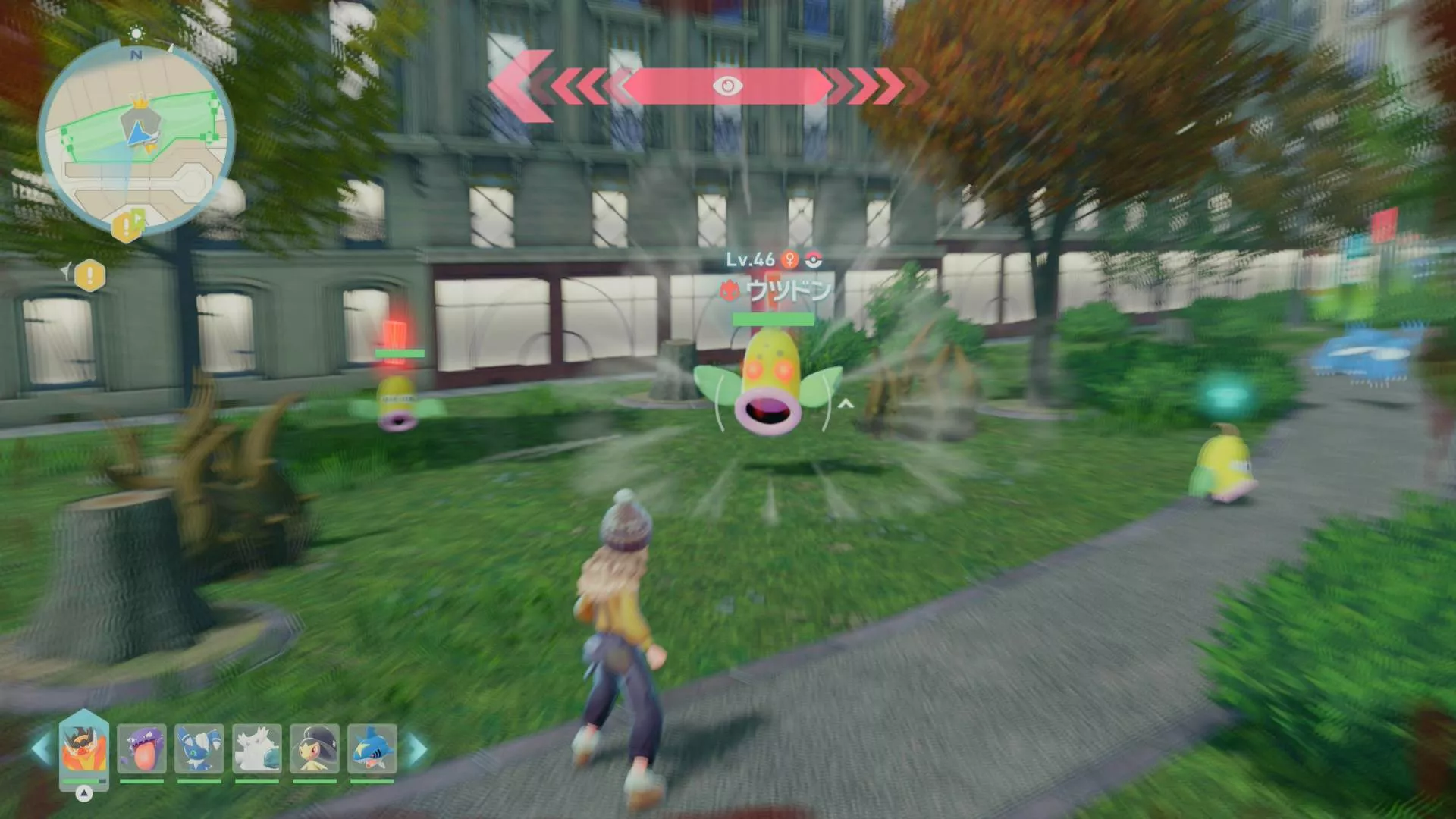Click the Poké Ball icon beside Lv.46

[813, 259]
